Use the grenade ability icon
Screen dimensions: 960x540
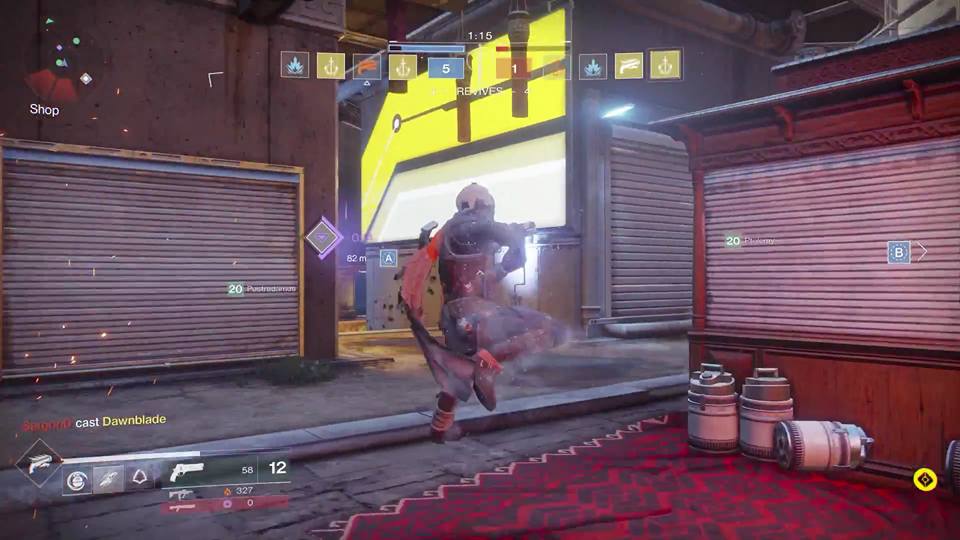77,479
